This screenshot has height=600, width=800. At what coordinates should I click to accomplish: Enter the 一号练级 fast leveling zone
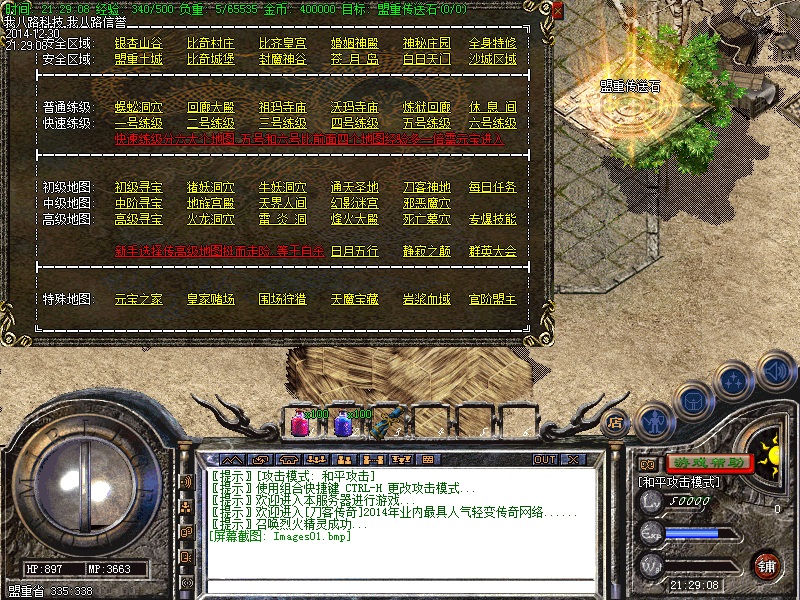(138, 123)
